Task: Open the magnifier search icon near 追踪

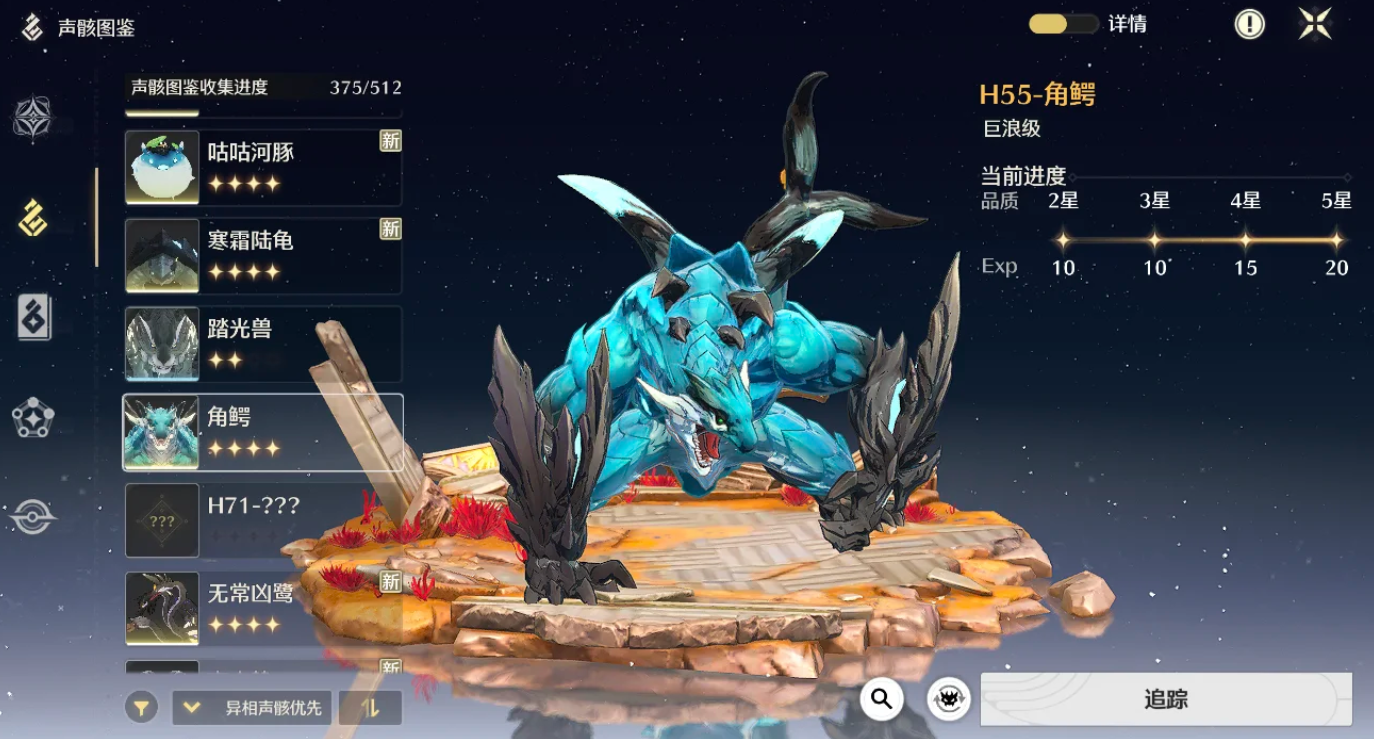Action: (881, 700)
